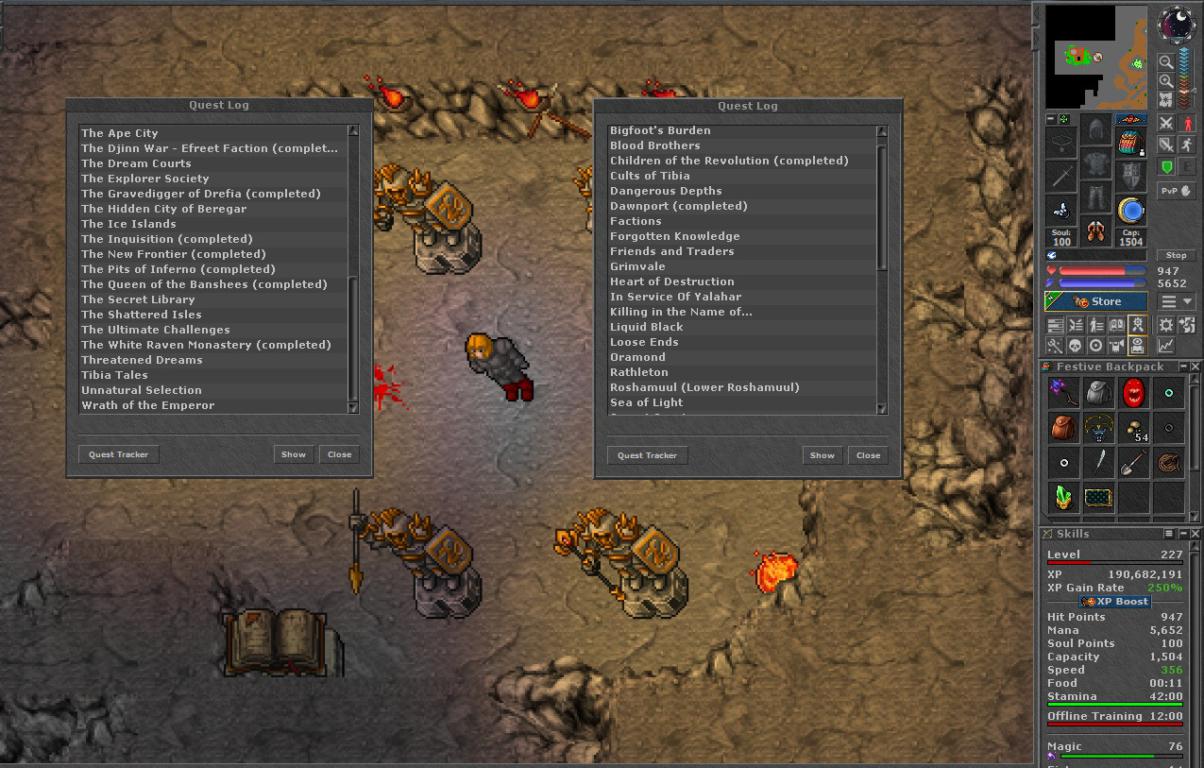Close the quest log listing The Ape City
1204x768 pixels.
coord(340,454)
